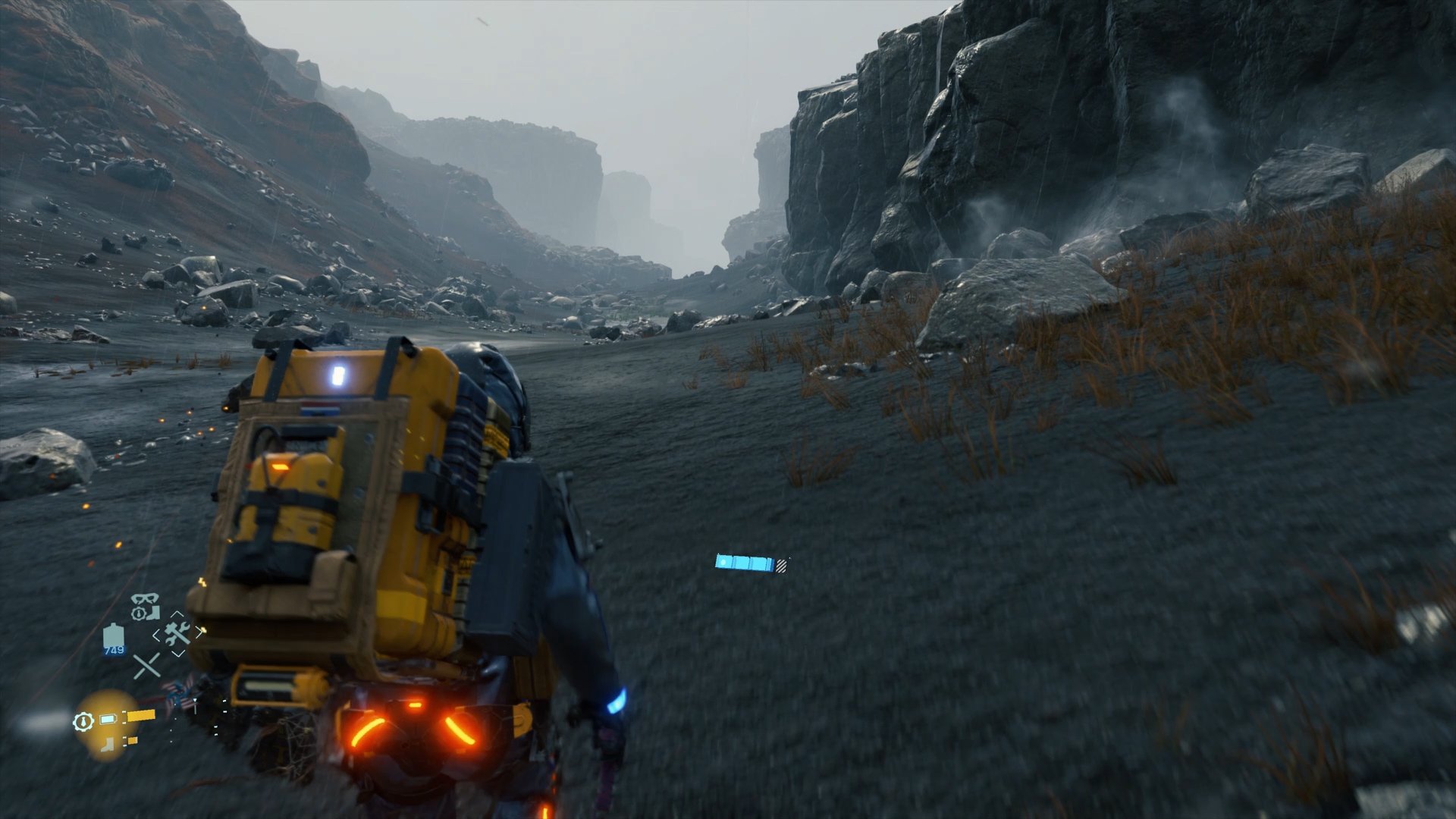Click the floating blue holographic cargo marker
This screenshot has height=819, width=1456.
(744, 563)
